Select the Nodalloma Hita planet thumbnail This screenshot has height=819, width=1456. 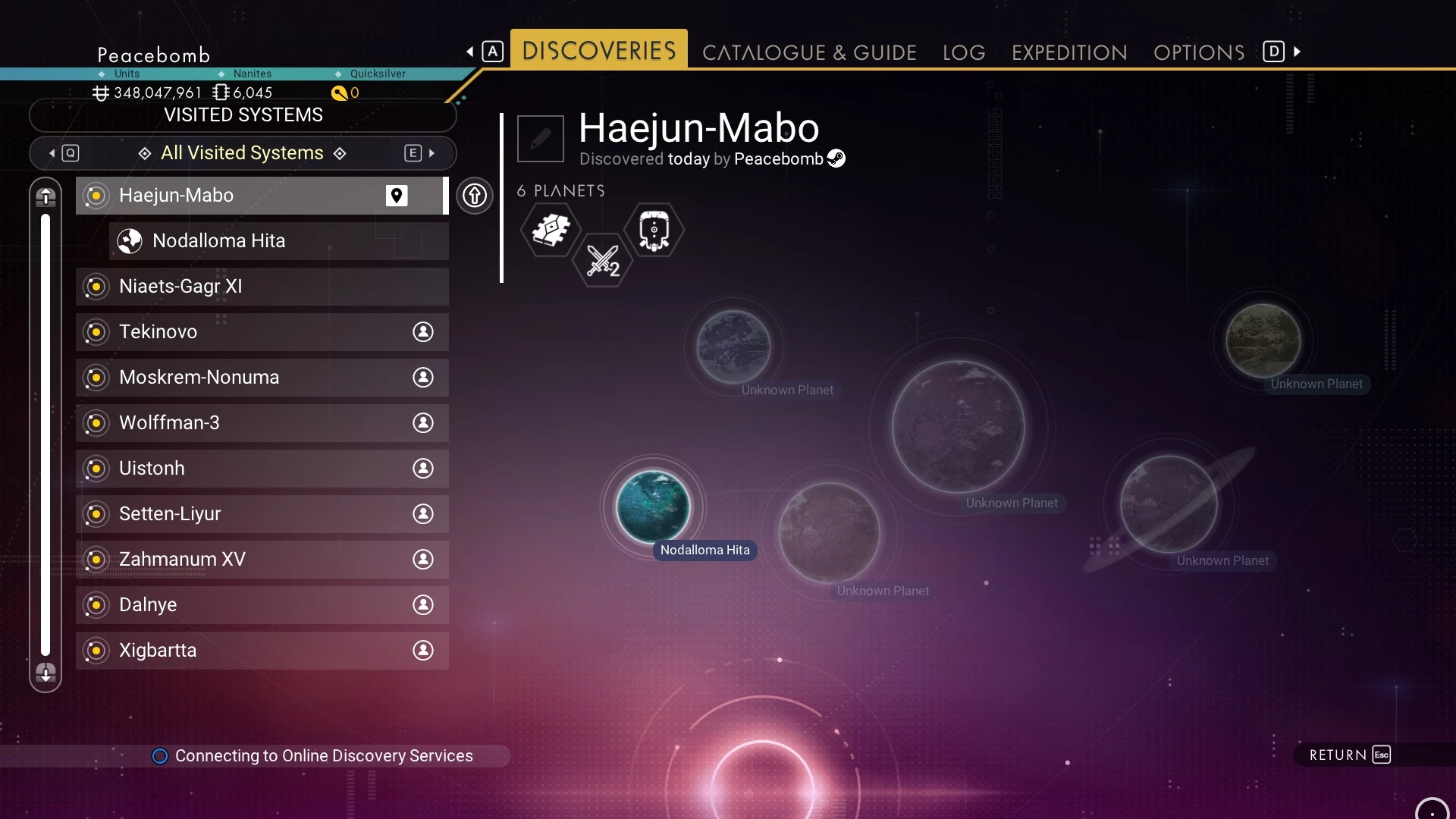(653, 507)
